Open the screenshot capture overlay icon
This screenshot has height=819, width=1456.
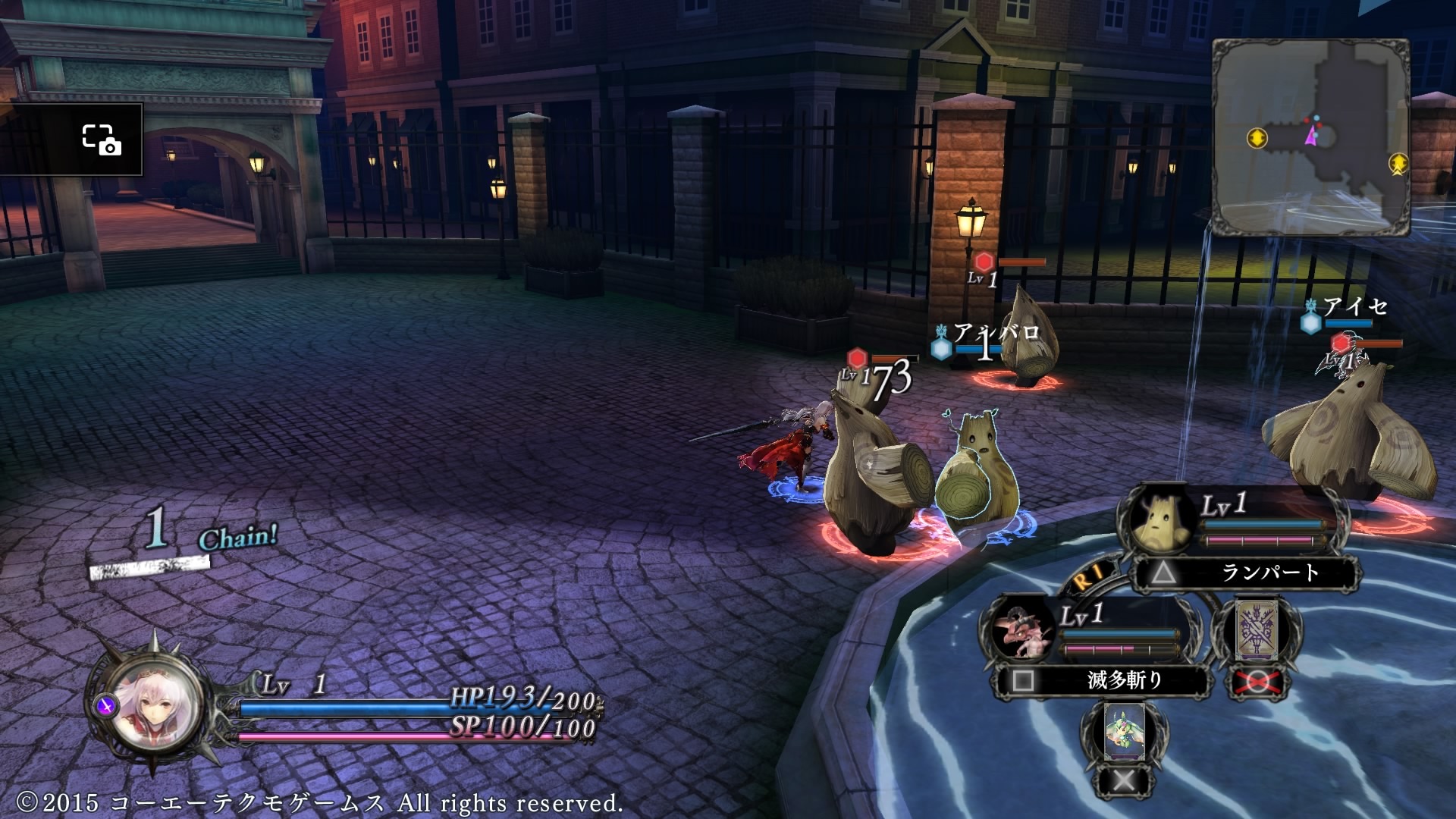tap(101, 140)
